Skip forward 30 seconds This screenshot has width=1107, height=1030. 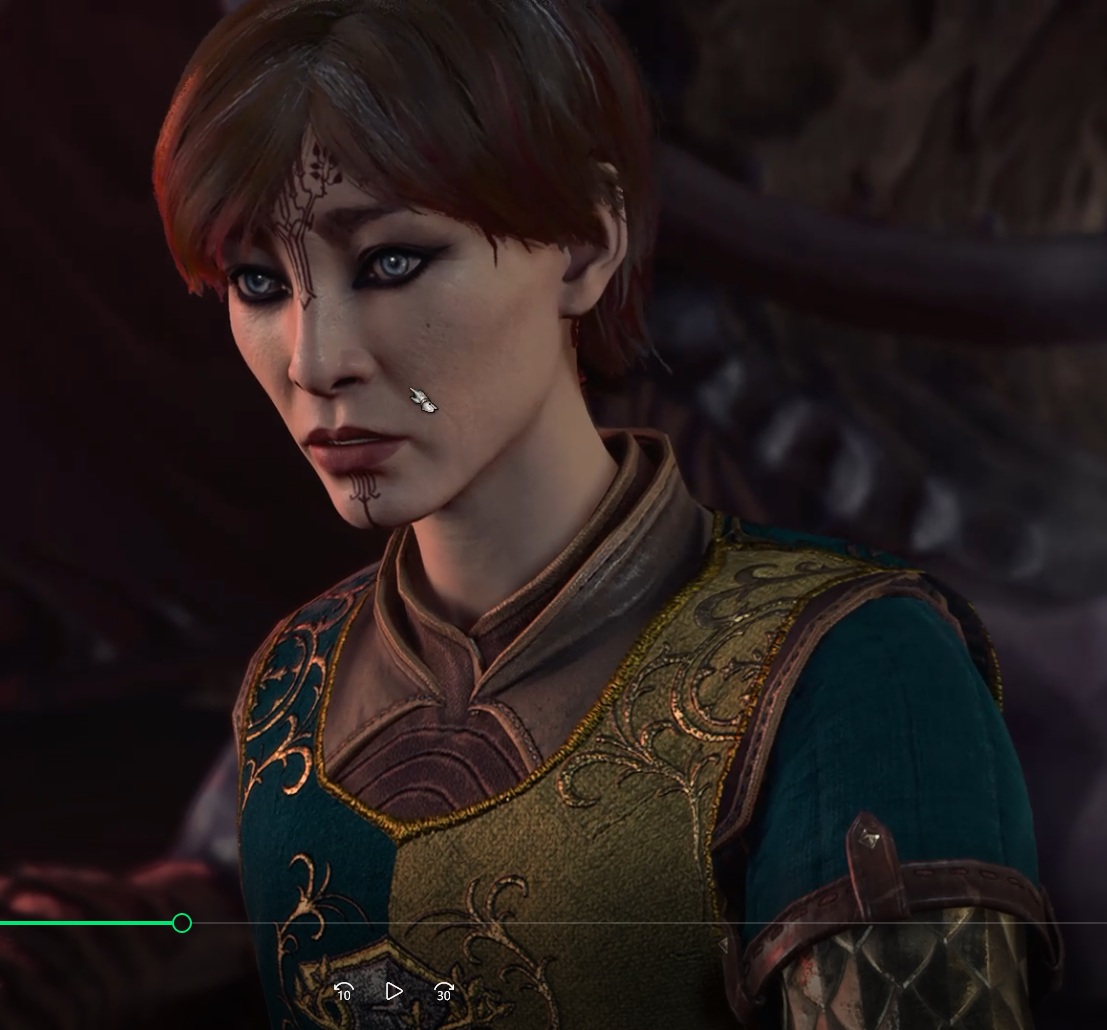[x=443, y=991]
